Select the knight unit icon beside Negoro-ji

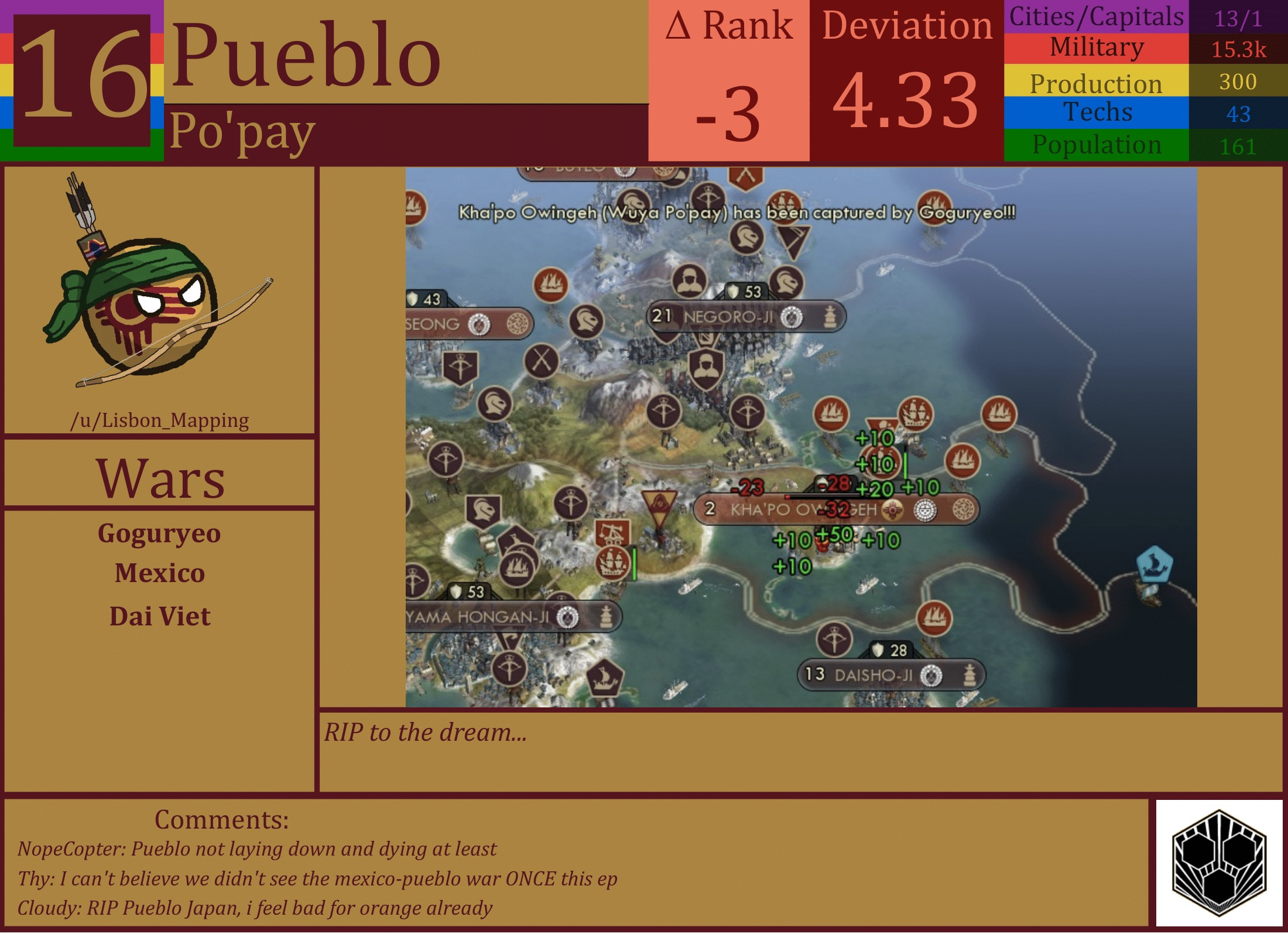point(787,282)
